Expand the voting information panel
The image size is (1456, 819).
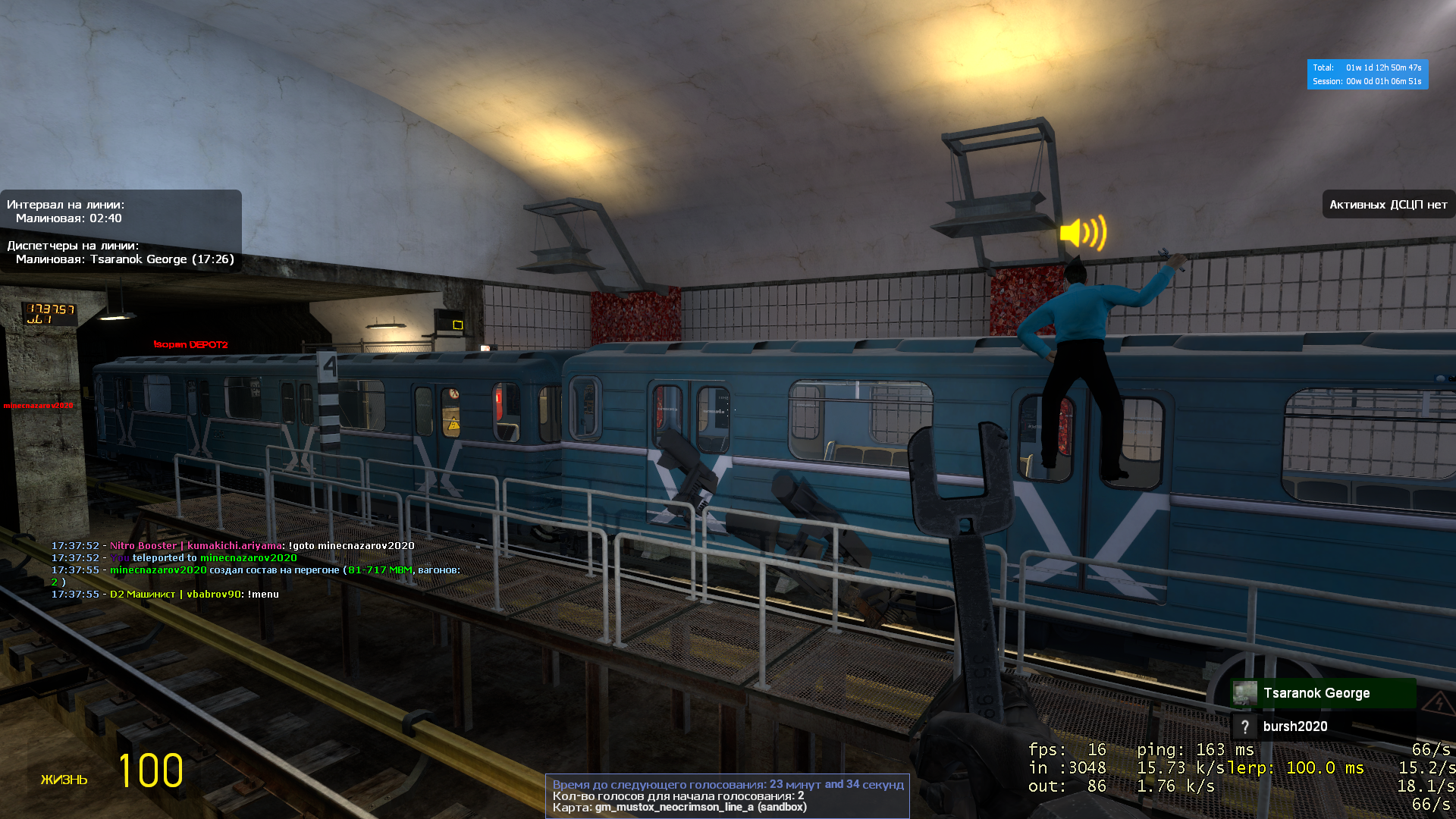(x=728, y=796)
